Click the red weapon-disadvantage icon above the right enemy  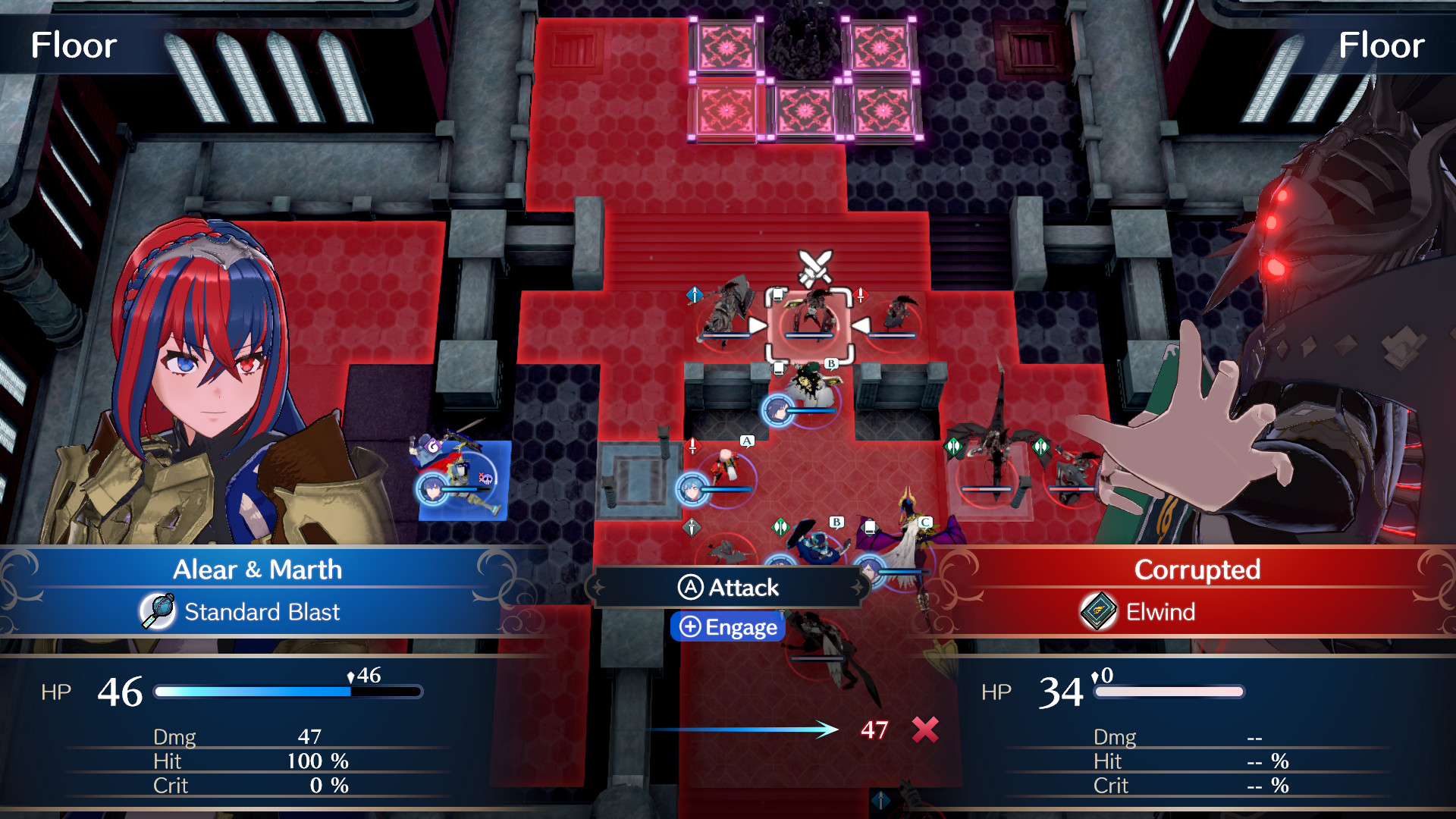point(861,296)
